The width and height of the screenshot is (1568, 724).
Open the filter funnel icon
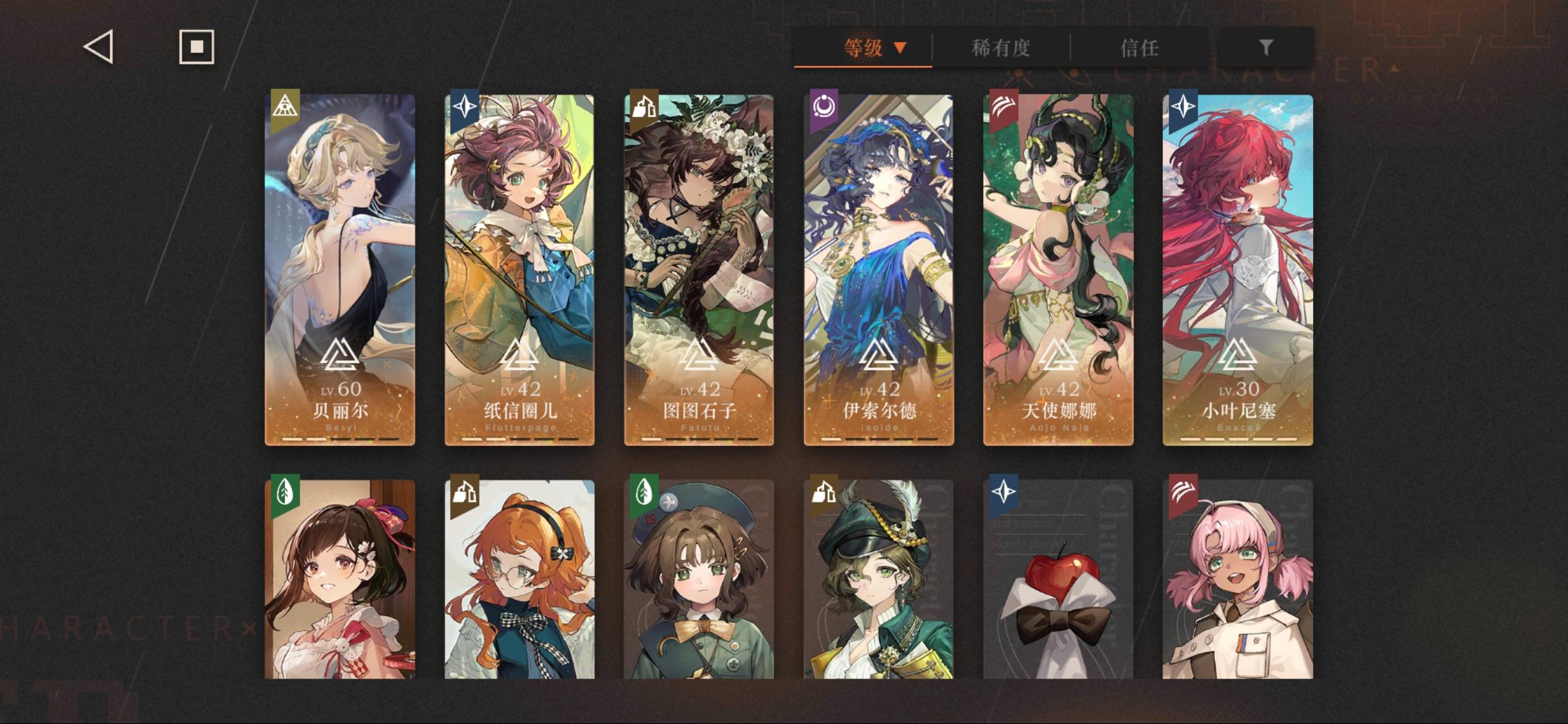tap(1266, 47)
